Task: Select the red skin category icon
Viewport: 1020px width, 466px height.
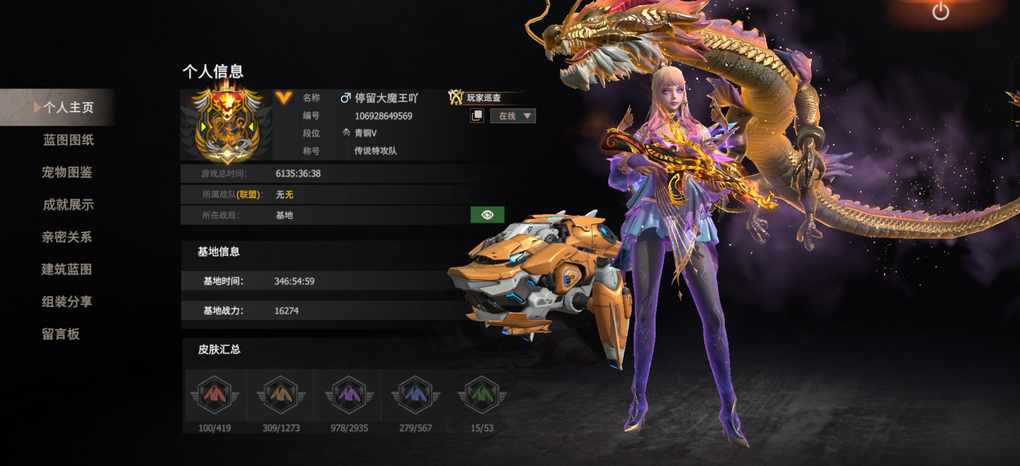Action: point(215,395)
